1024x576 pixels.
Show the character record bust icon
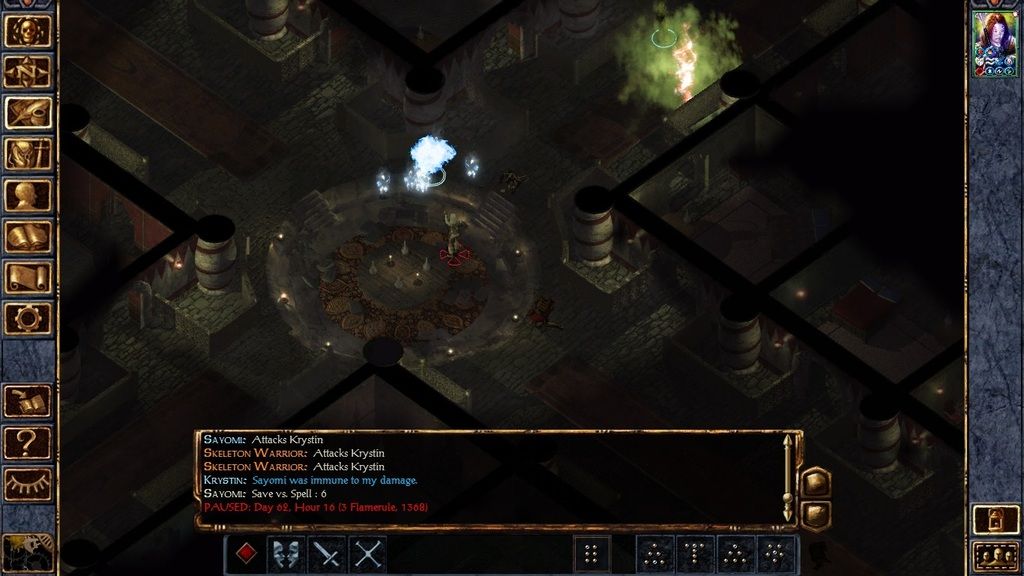click(28, 195)
